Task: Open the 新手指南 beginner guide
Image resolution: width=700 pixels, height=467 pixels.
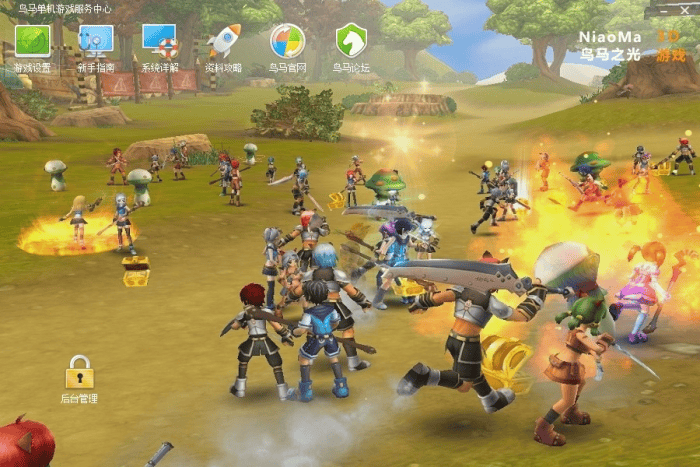Action: click(x=96, y=42)
